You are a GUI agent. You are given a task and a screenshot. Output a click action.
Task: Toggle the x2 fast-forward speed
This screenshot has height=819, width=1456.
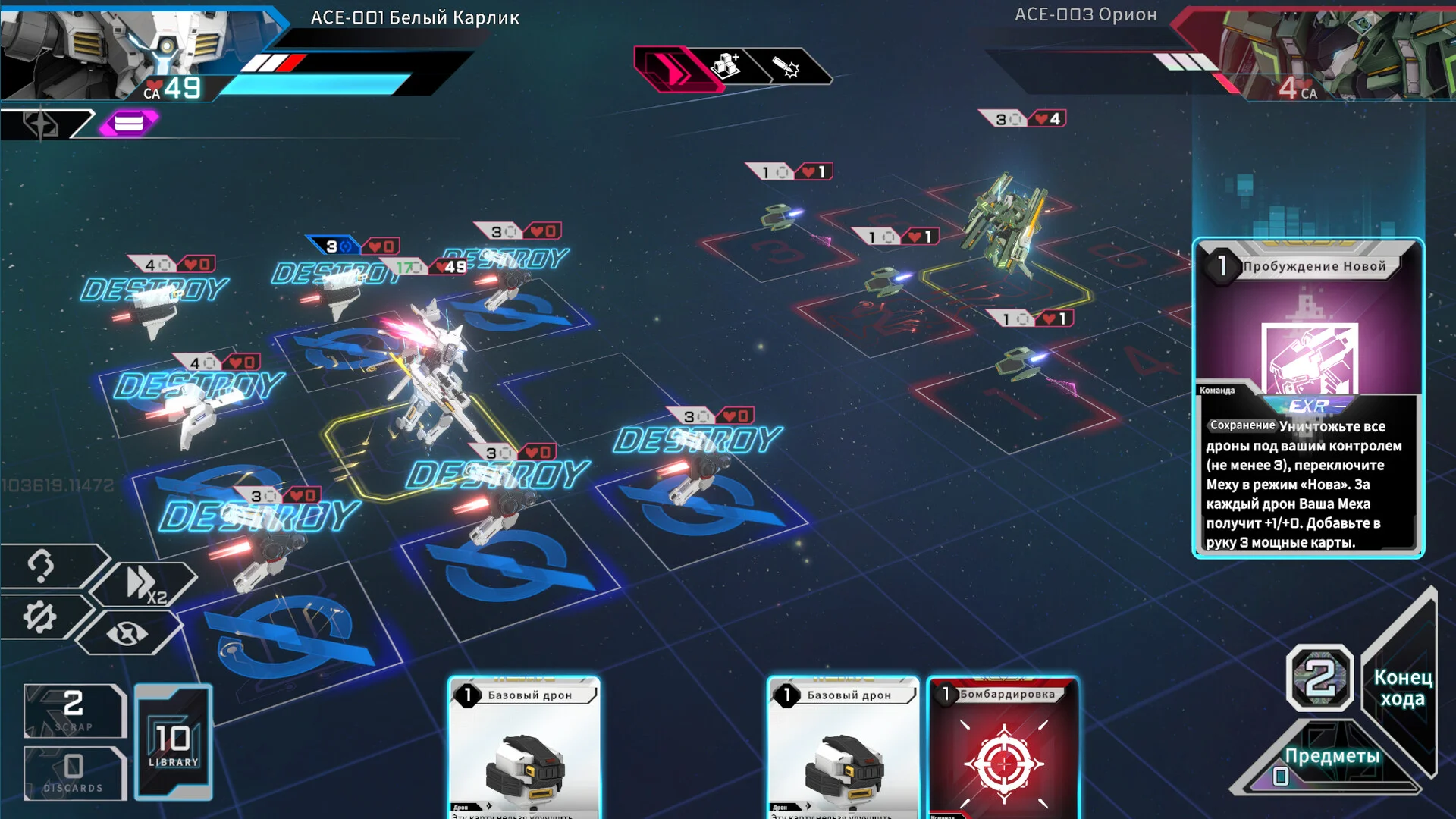(x=145, y=585)
